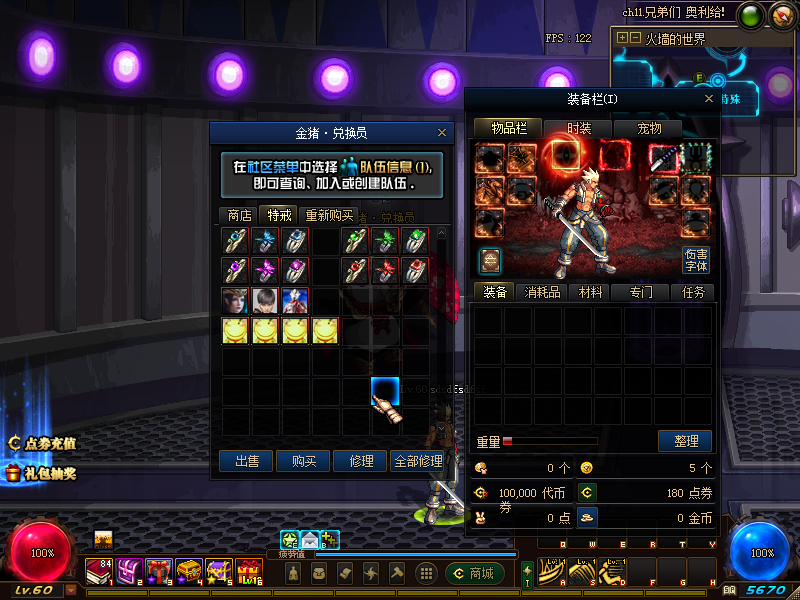Screen dimensions: 800x600
Task: Click the 整理 sort inventory button
Action: click(685, 441)
